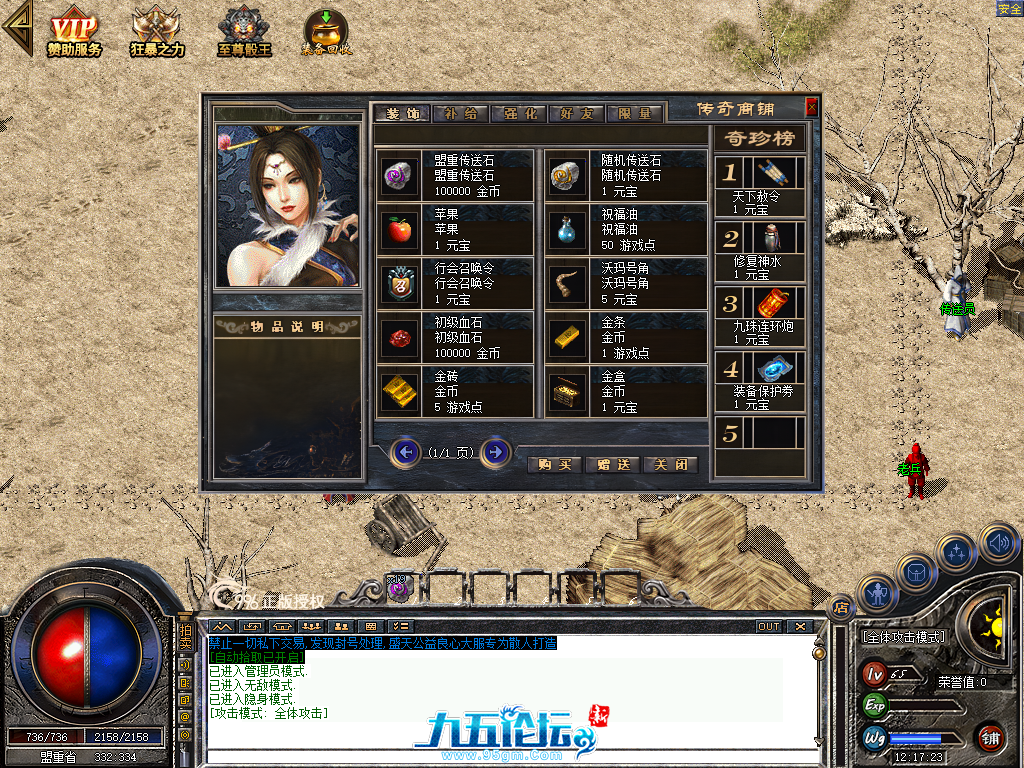1024x768 pixels.
Task: Select 九珠连环炮 in the 奇珍榜 list
Action: pos(760,316)
